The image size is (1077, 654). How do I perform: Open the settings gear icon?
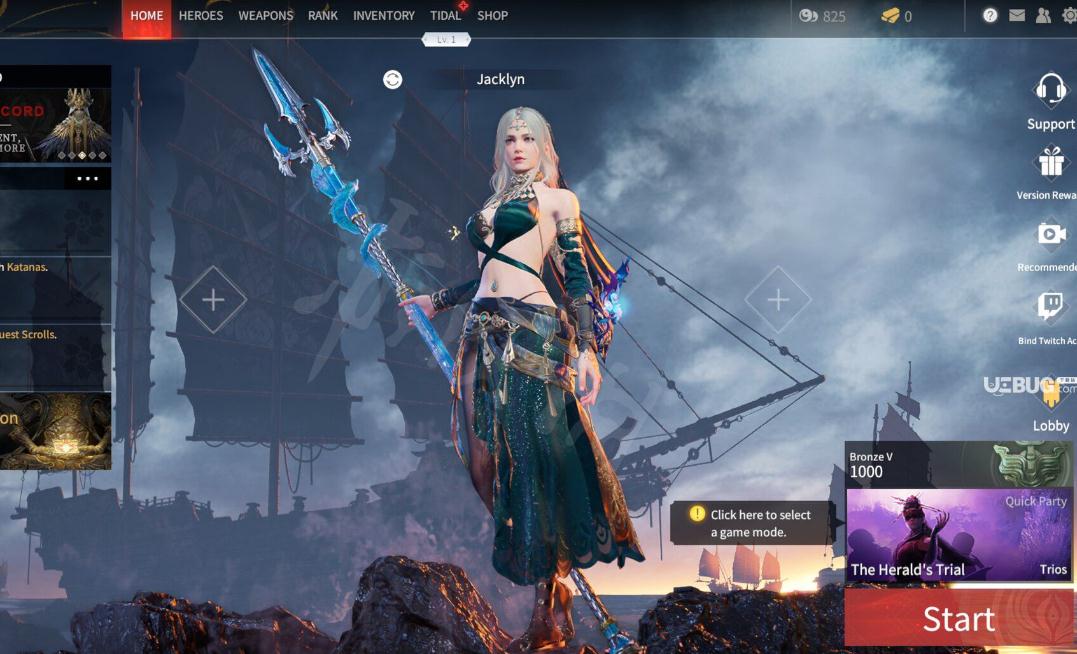point(1069,16)
